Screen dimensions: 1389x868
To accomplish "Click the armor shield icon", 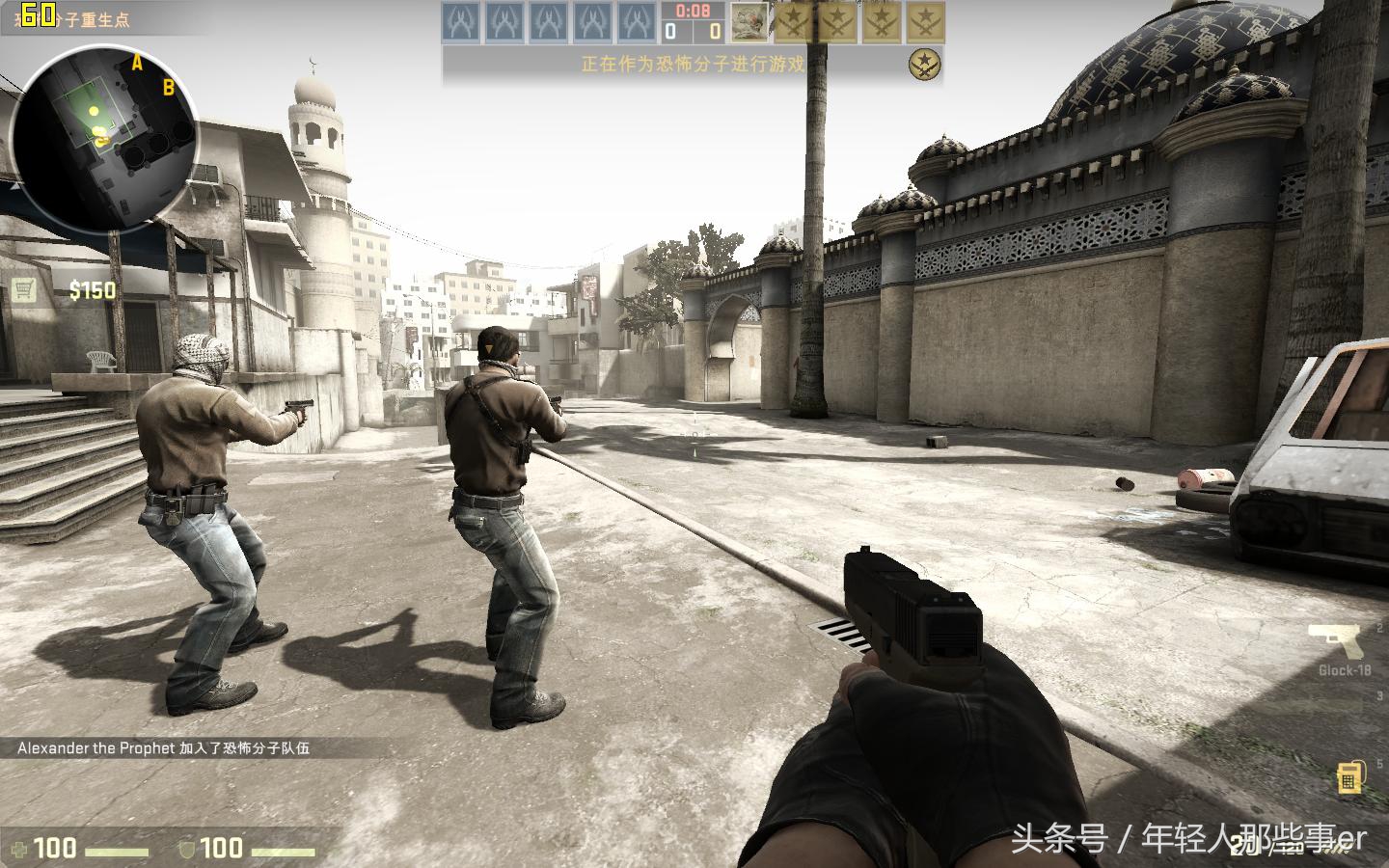I will [x=189, y=850].
